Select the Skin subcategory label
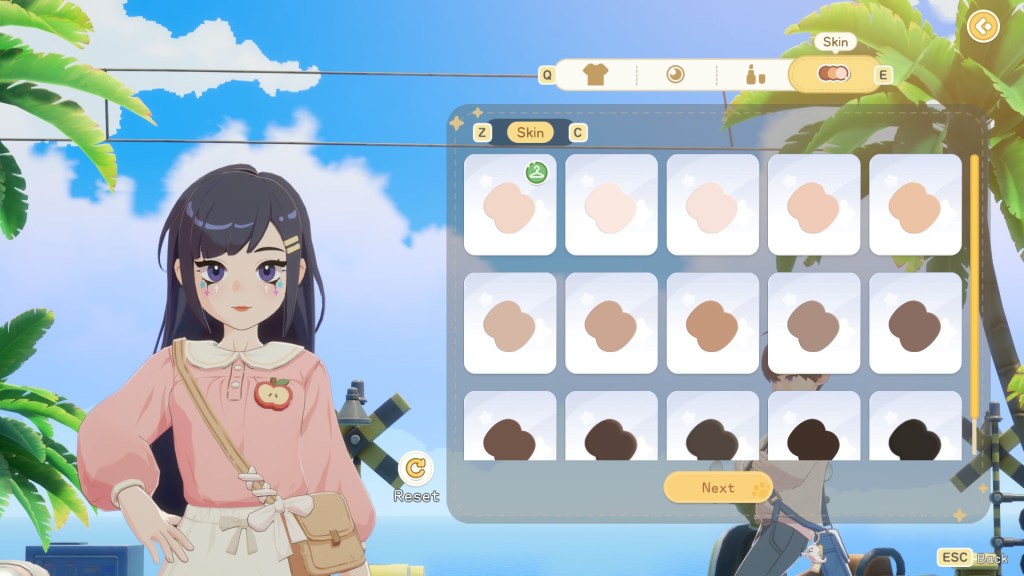The image size is (1024, 576). [530, 132]
